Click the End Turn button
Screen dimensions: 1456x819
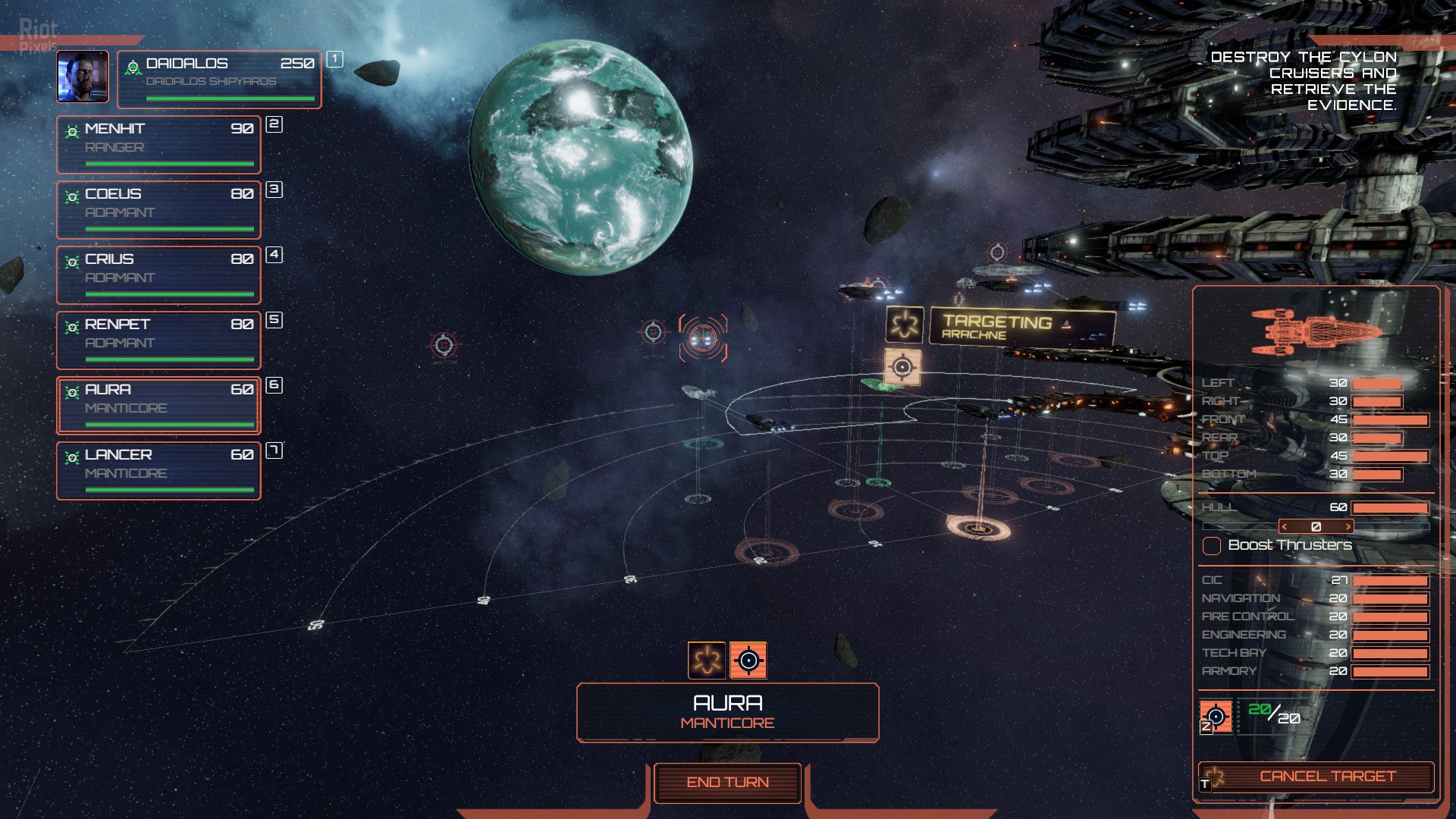coord(727,783)
